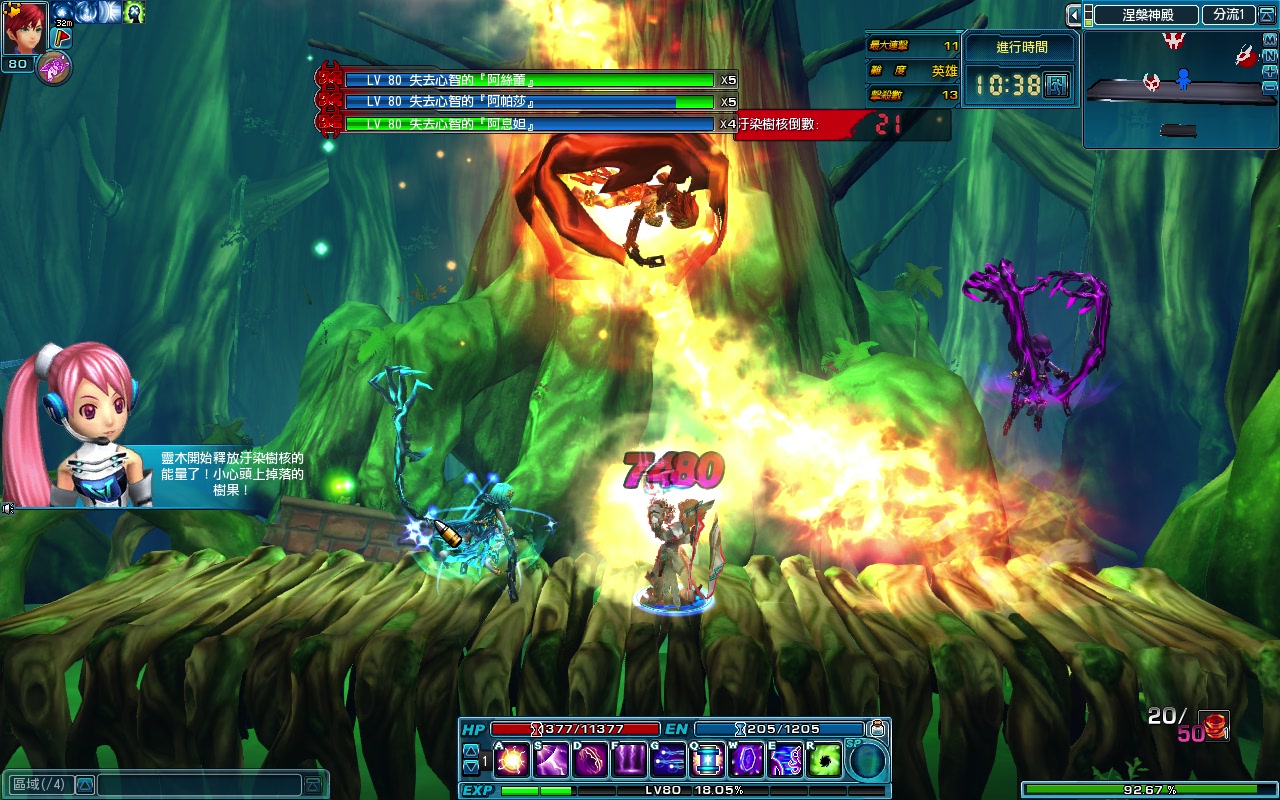Switch hotbar page with the down arrow
The width and height of the screenshot is (1280, 800).
point(471,768)
